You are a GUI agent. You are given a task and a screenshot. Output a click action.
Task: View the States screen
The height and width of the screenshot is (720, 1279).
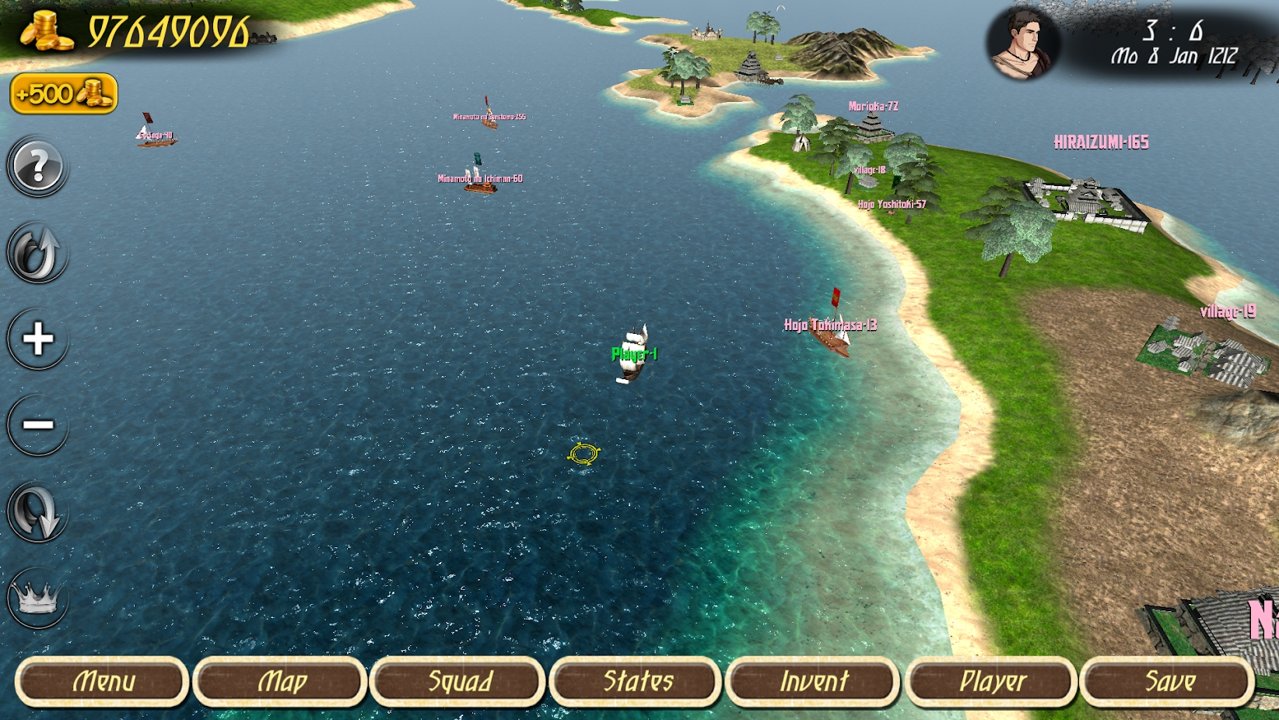[637, 682]
